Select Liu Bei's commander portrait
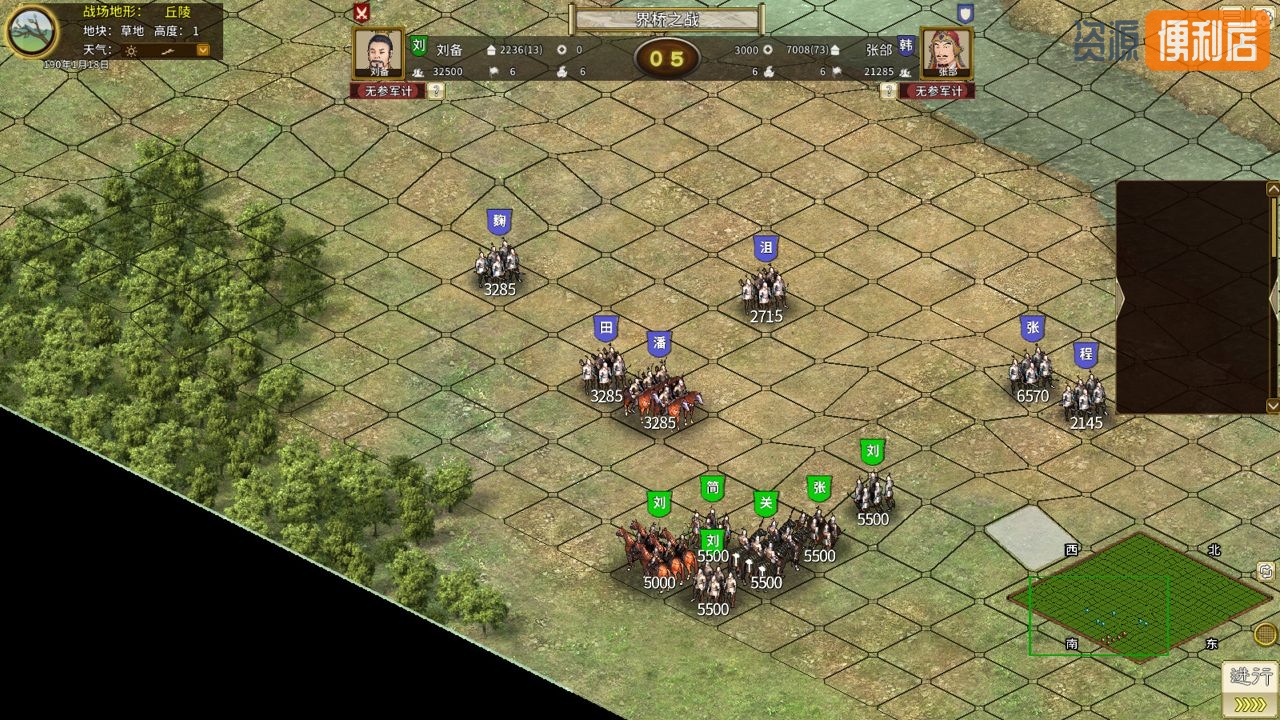 (379, 53)
